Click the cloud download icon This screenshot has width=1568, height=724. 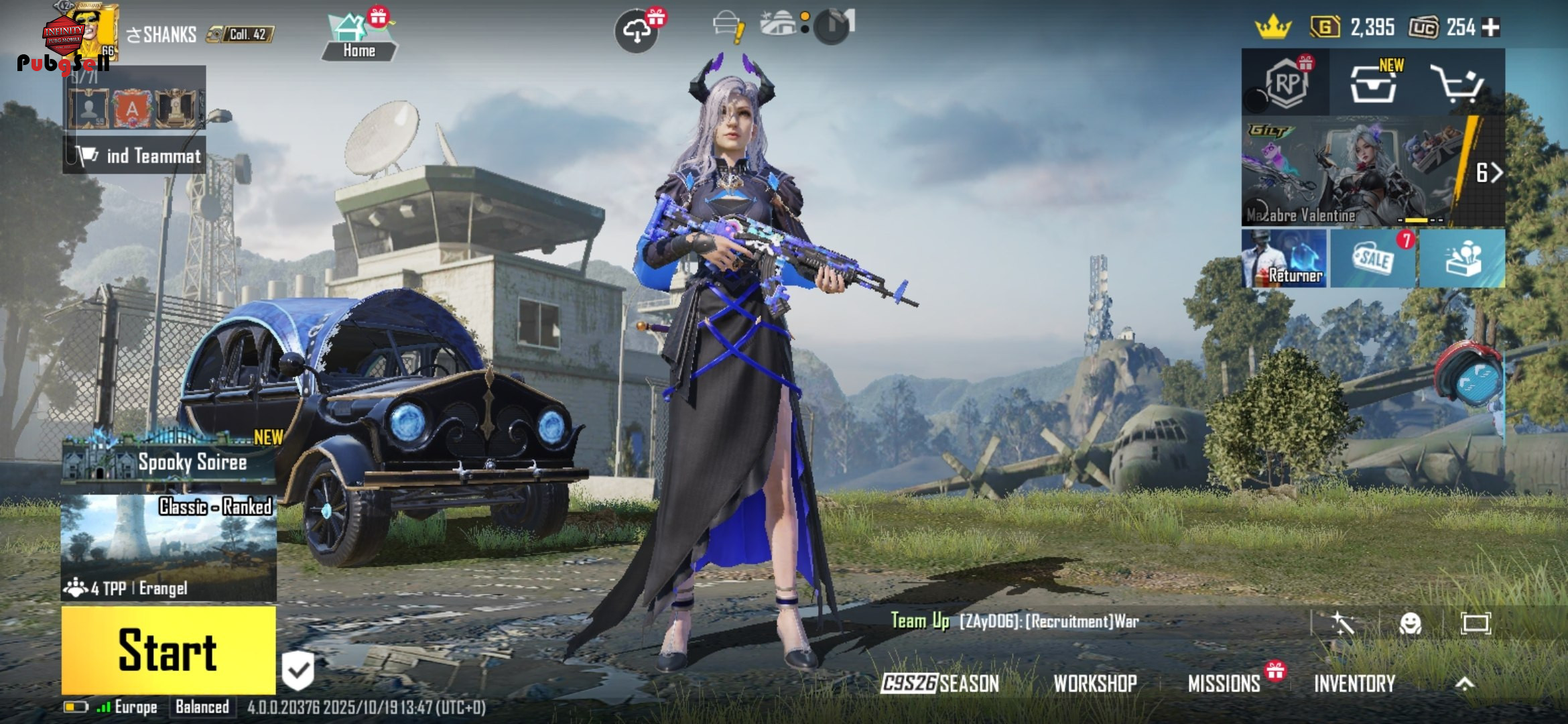(636, 30)
